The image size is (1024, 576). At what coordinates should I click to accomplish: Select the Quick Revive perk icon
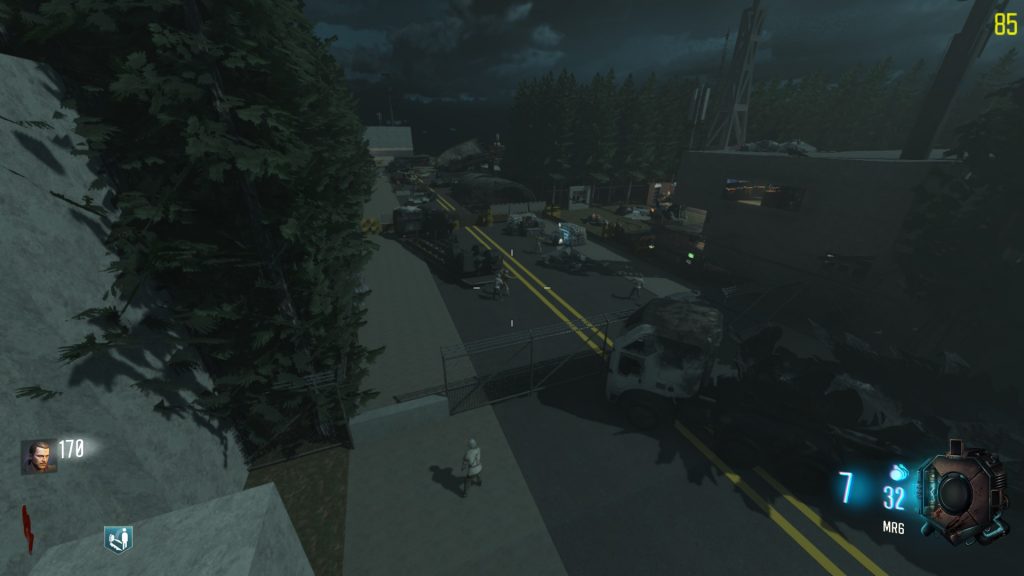click(118, 539)
